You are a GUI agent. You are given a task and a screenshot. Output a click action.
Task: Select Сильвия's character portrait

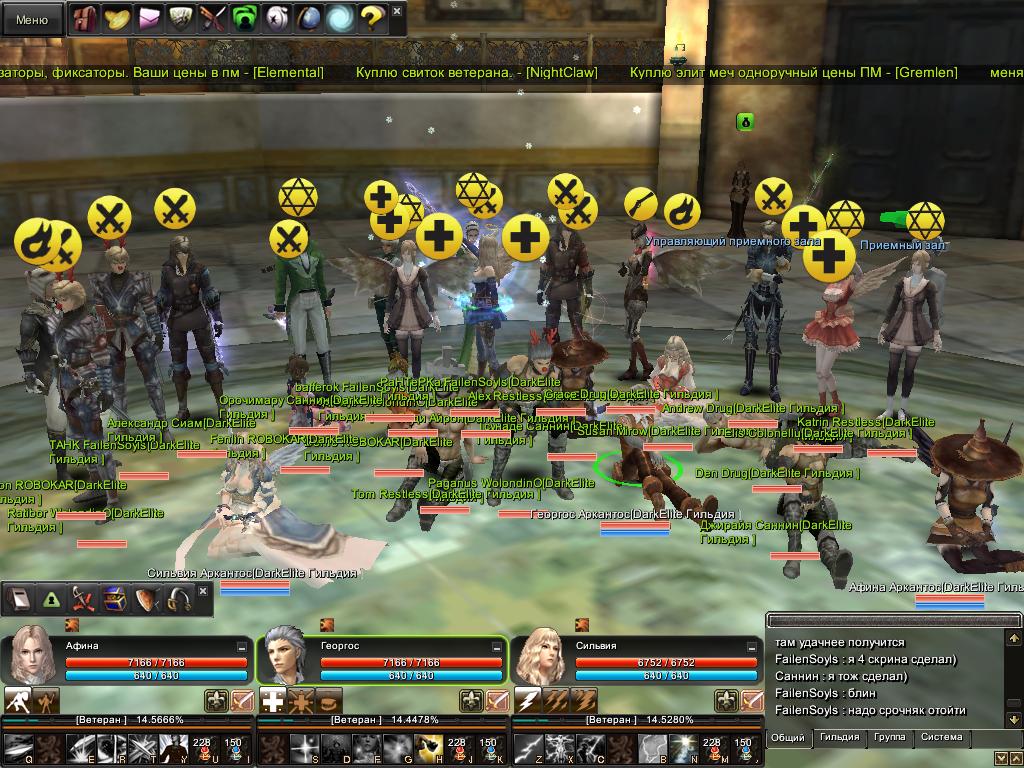click(x=542, y=657)
